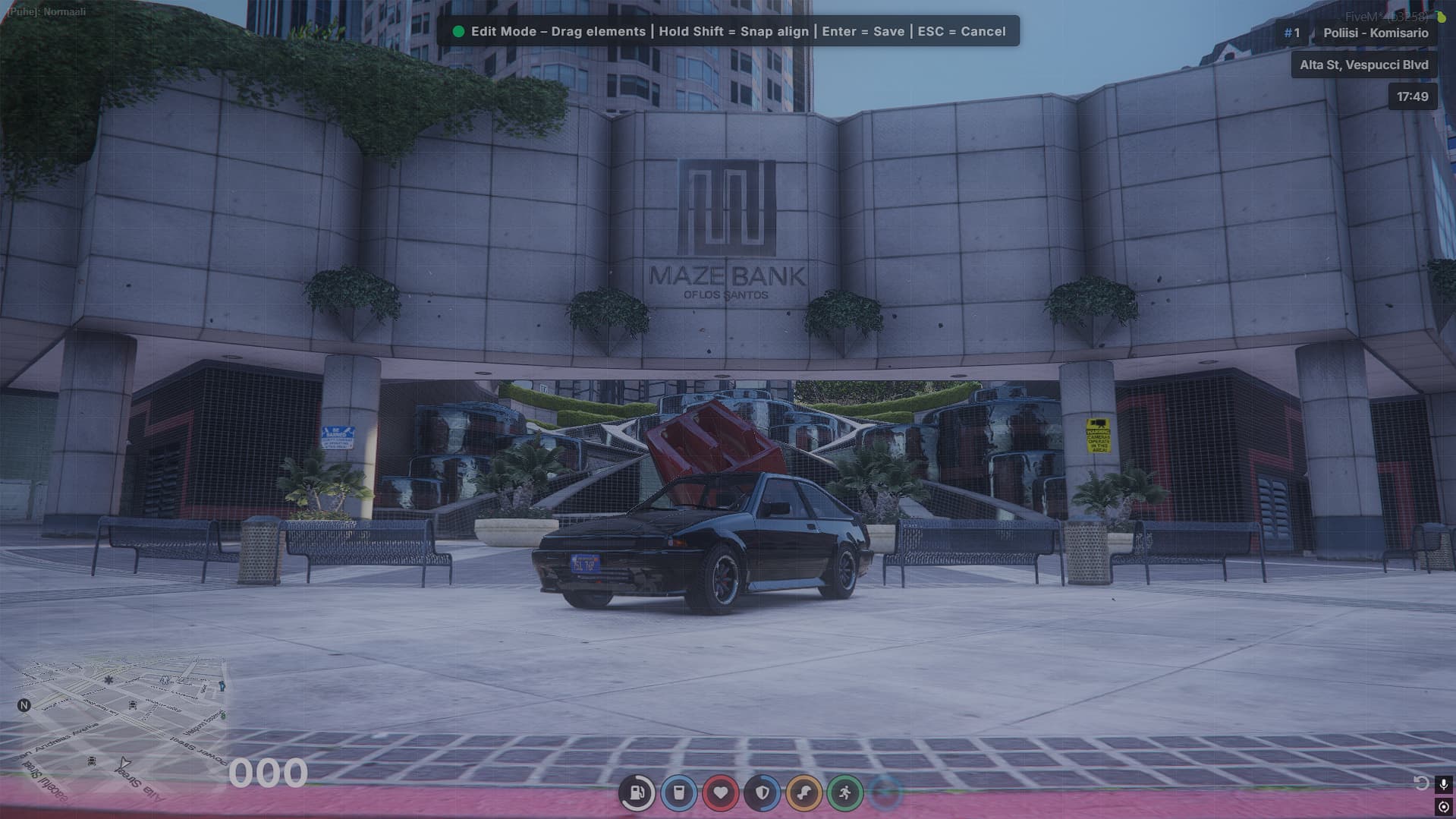The height and width of the screenshot is (819, 1456).
Task: Click the minimap in the corner
Action: [121, 721]
